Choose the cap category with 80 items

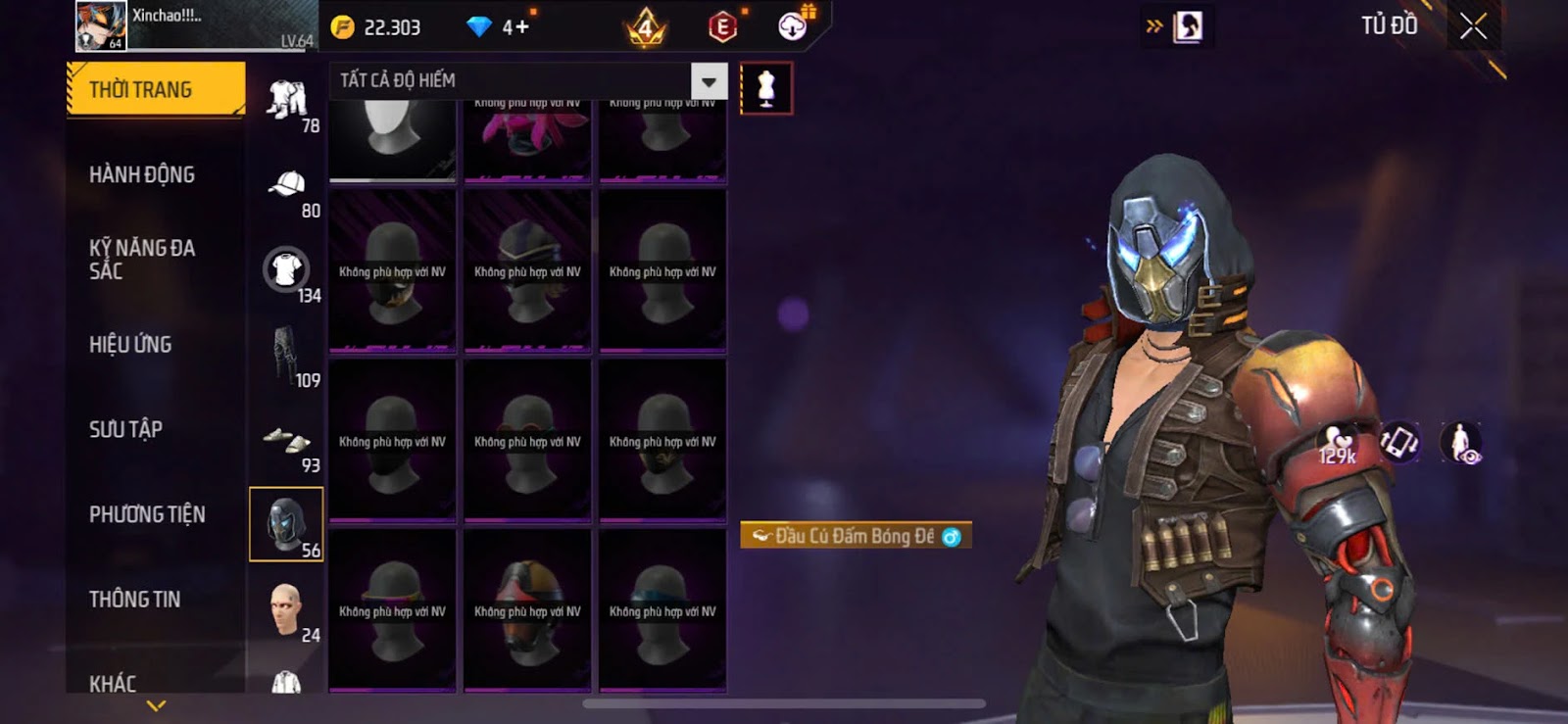[x=287, y=188]
